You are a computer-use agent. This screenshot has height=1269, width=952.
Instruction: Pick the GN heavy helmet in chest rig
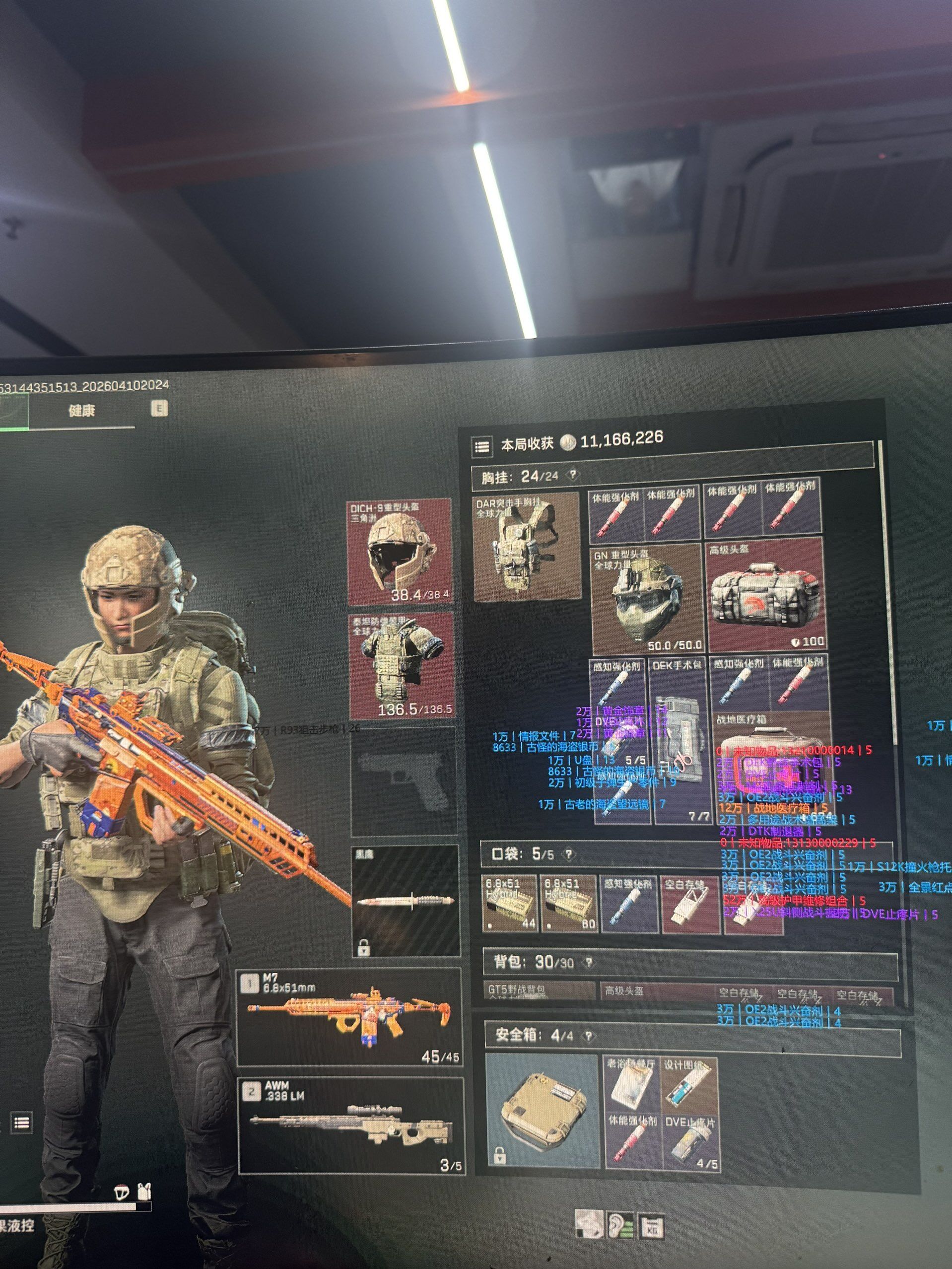(647, 600)
